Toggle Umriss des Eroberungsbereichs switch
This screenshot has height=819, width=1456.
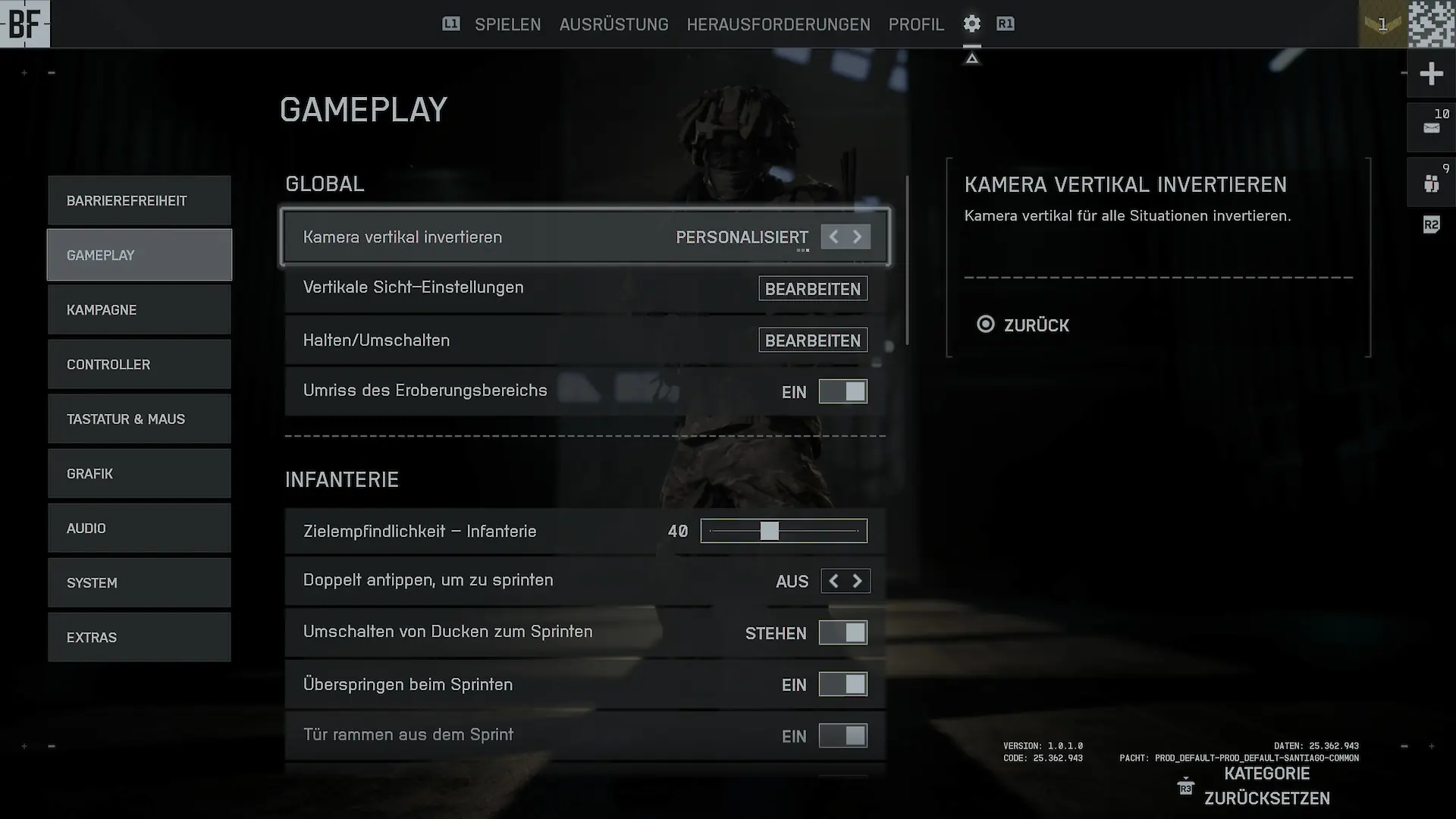(843, 392)
